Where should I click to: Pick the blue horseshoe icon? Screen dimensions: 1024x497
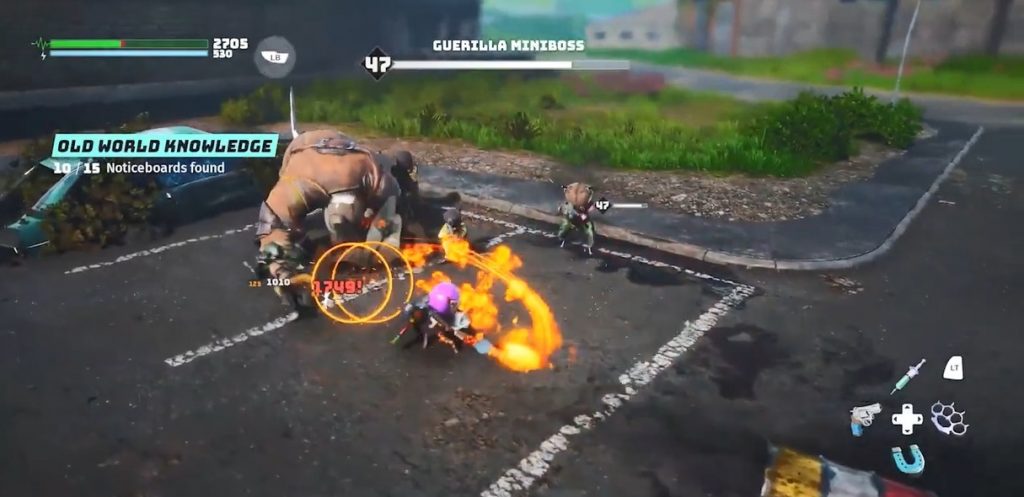[x=908, y=459]
